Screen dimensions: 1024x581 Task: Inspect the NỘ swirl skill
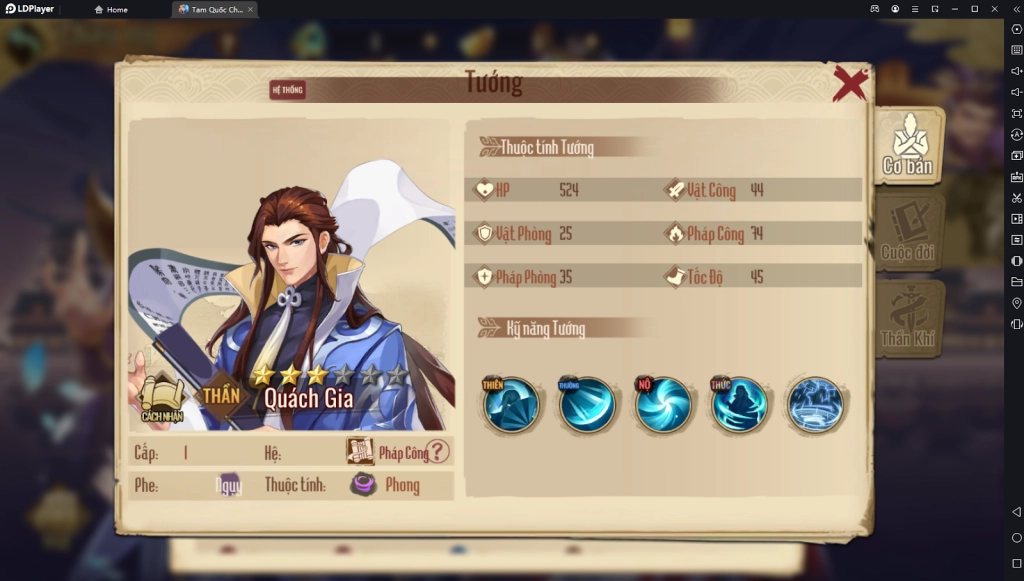pos(662,404)
